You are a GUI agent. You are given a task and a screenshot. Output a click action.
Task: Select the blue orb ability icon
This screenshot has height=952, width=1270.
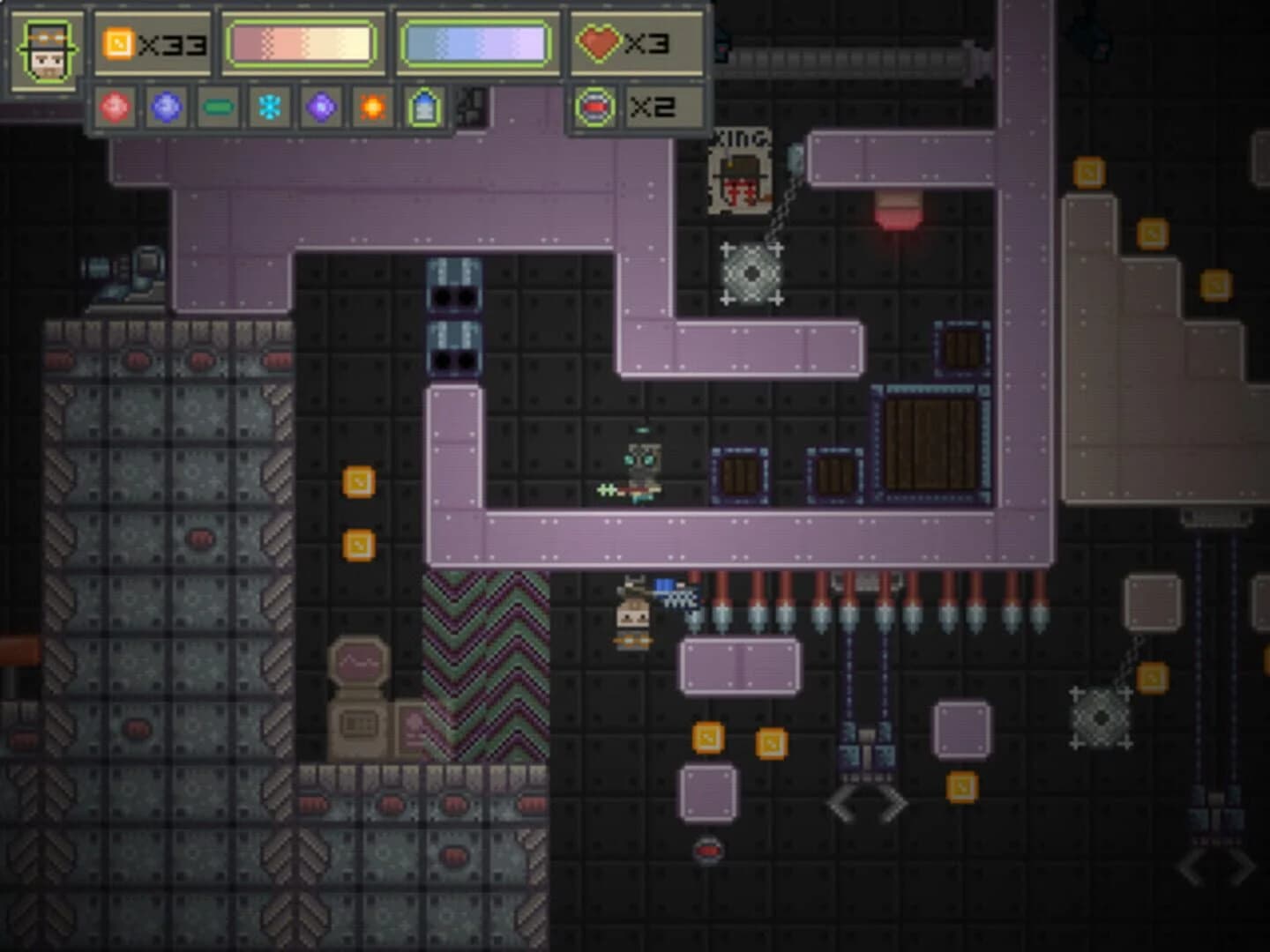pos(167,108)
